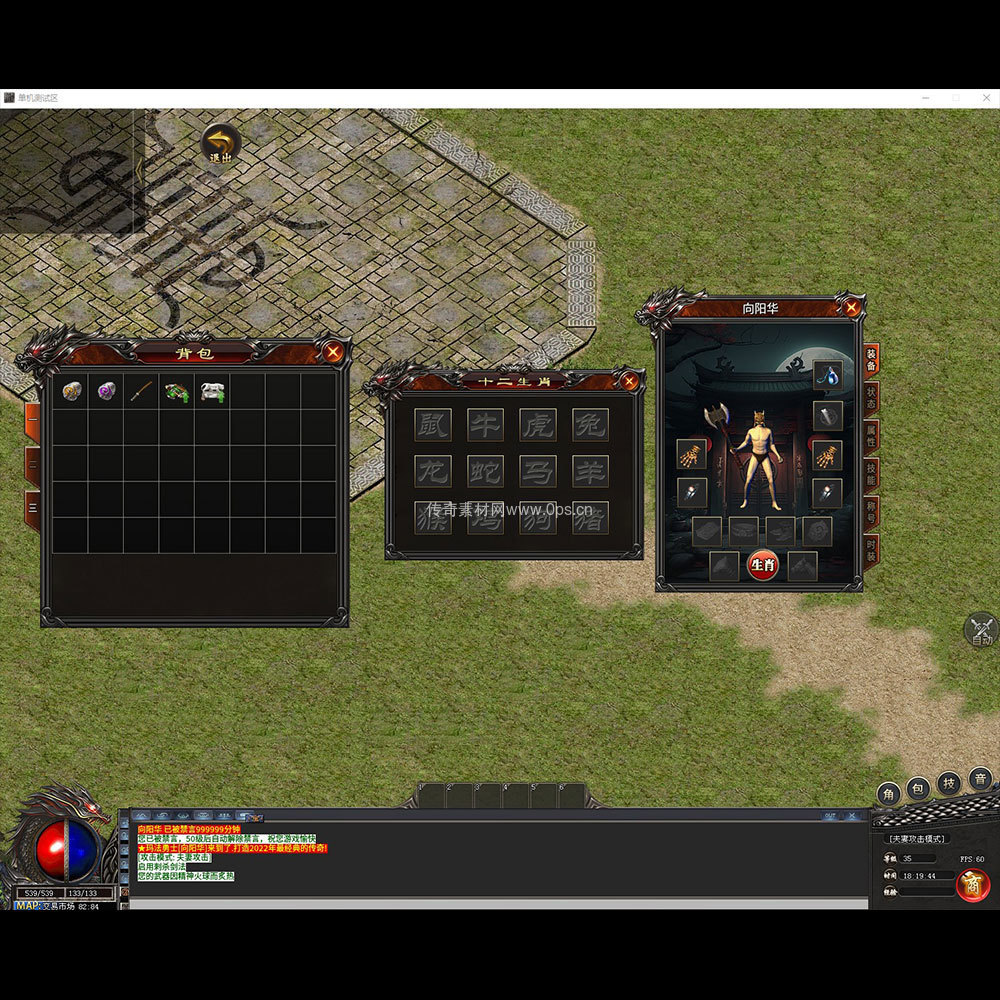Close the 十二生肖 zodiac panel
The height and width of the screenshot is (1000, 1000).
629,381
